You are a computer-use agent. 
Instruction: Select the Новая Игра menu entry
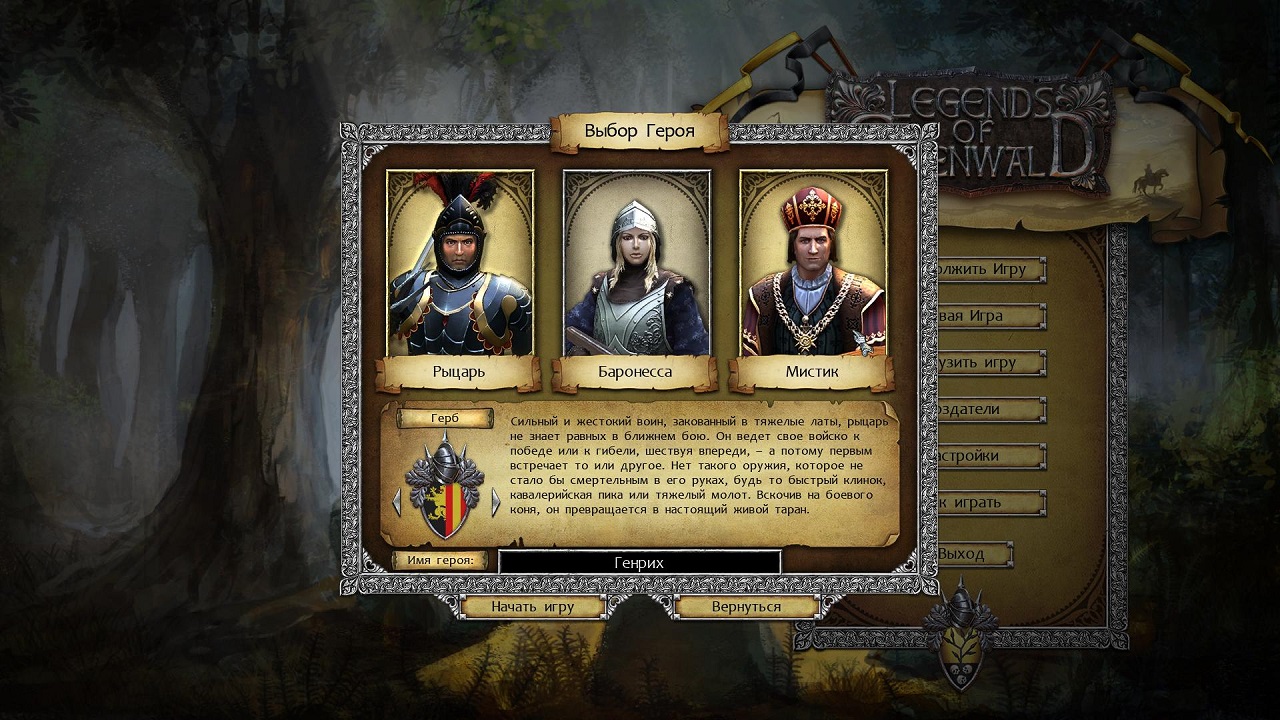988,316
